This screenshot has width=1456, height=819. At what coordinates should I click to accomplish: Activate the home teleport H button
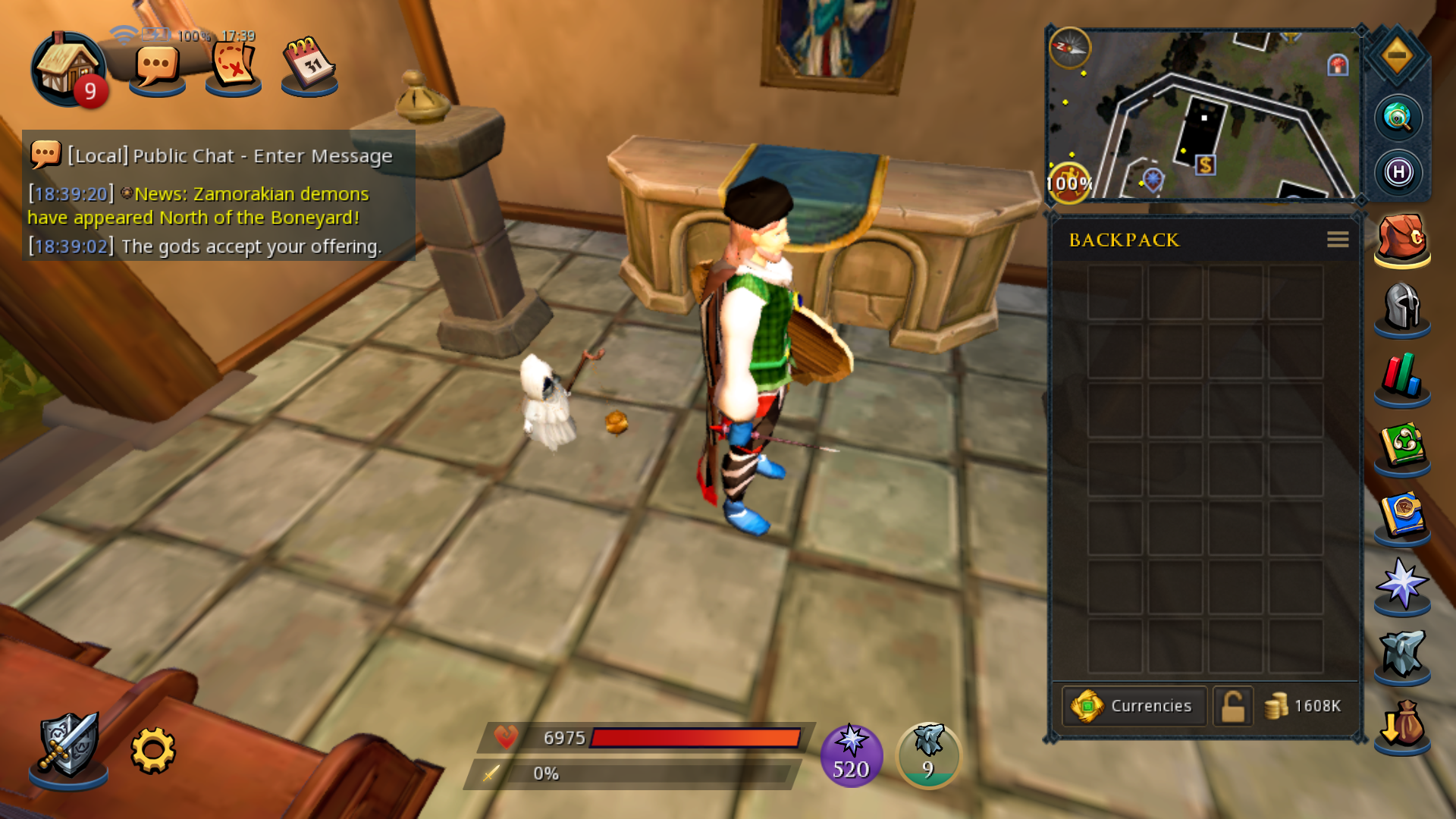tap(1398, 172)
